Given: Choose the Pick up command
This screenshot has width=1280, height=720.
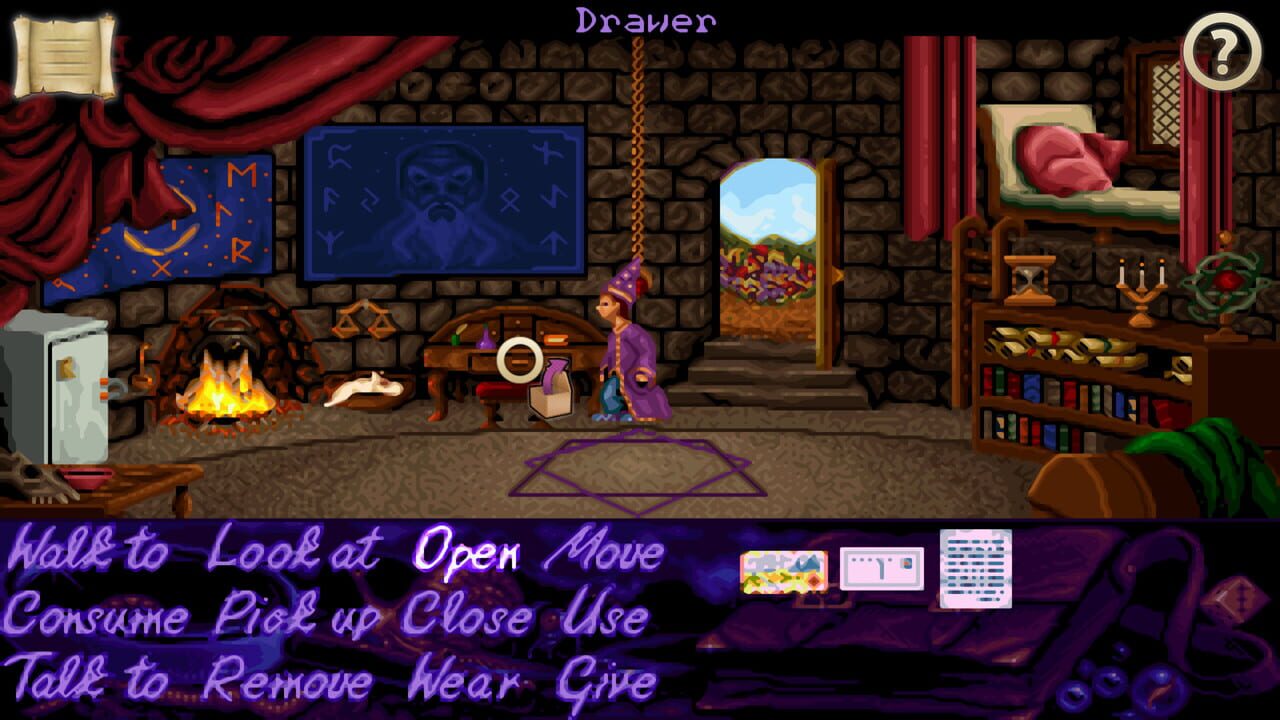Looking at the screenshot, I should (x=283, y=617).
